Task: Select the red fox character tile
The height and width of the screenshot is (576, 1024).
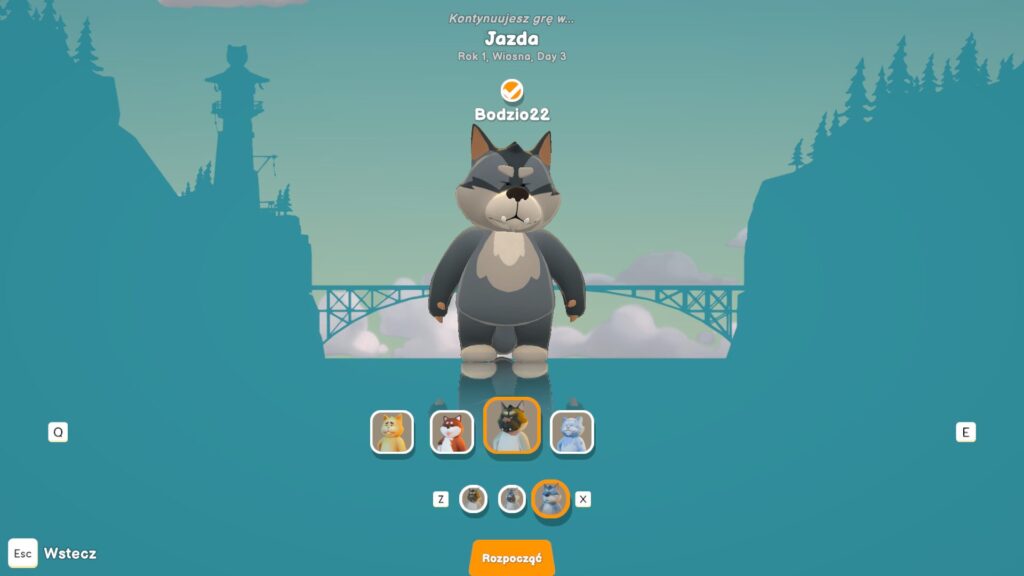Action: (452, 432)
